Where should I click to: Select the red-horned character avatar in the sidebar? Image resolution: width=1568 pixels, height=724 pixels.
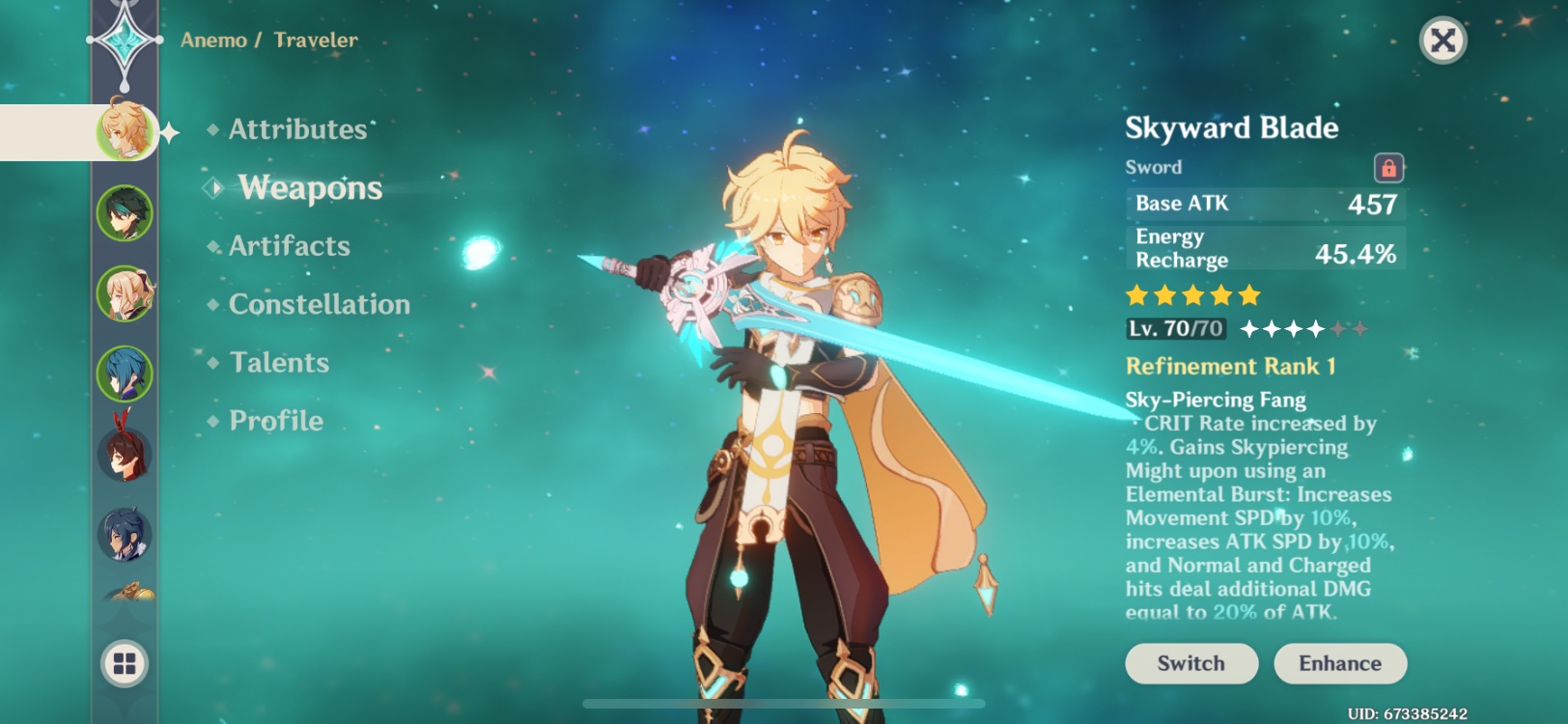click(124, 454)
